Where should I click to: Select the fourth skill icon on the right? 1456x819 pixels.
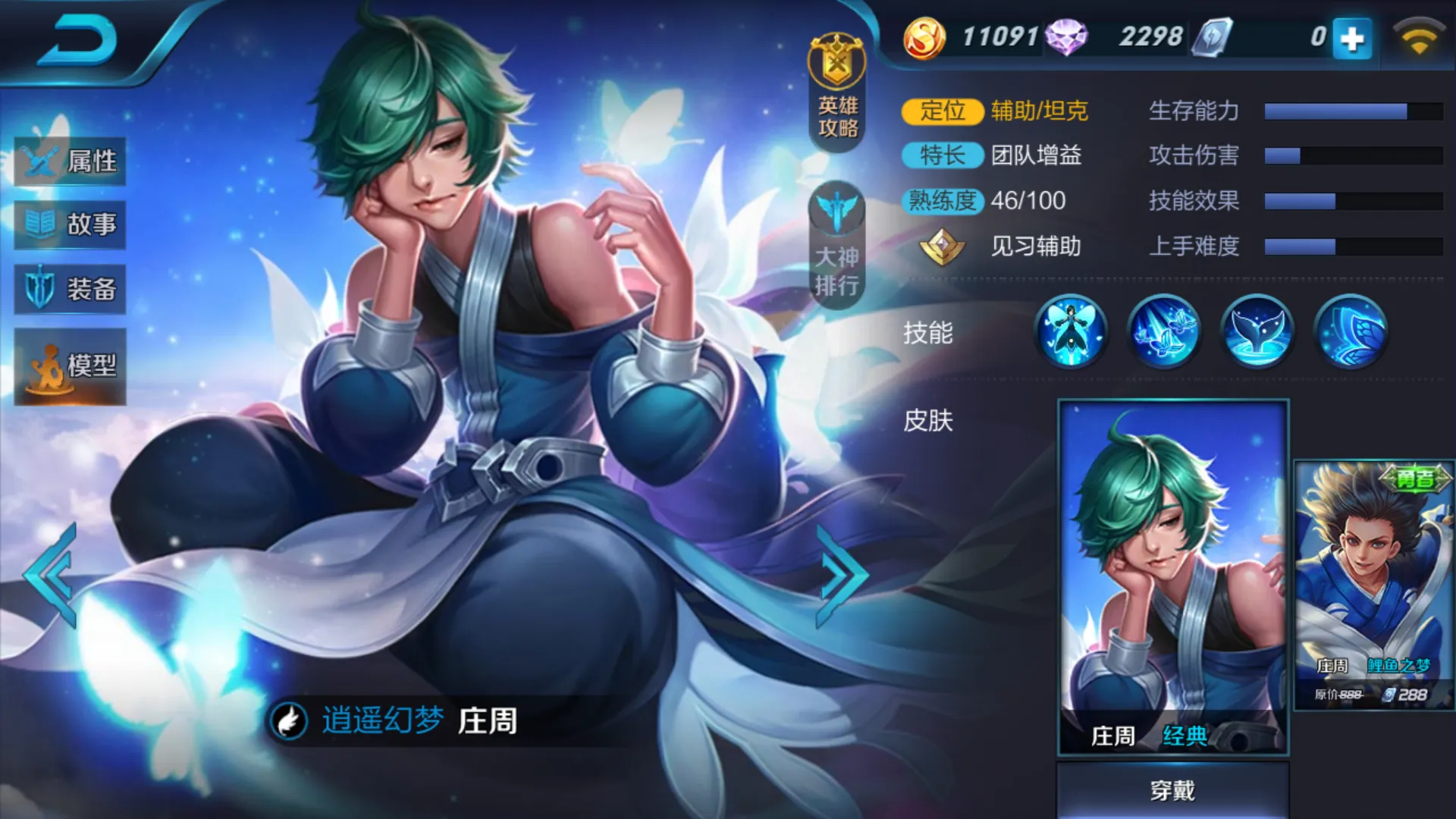tap(1348, 330)
